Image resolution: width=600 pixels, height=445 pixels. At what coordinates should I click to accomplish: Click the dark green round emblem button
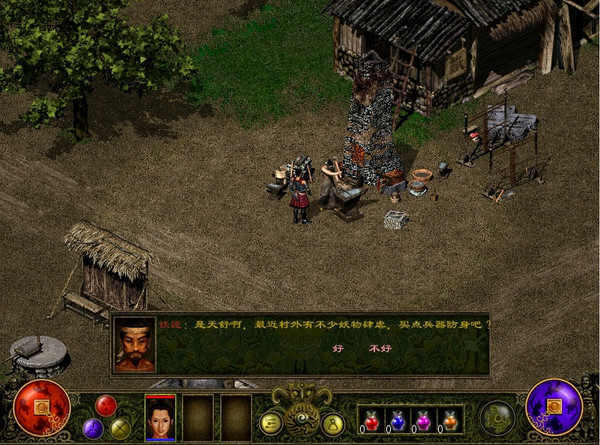497,418
